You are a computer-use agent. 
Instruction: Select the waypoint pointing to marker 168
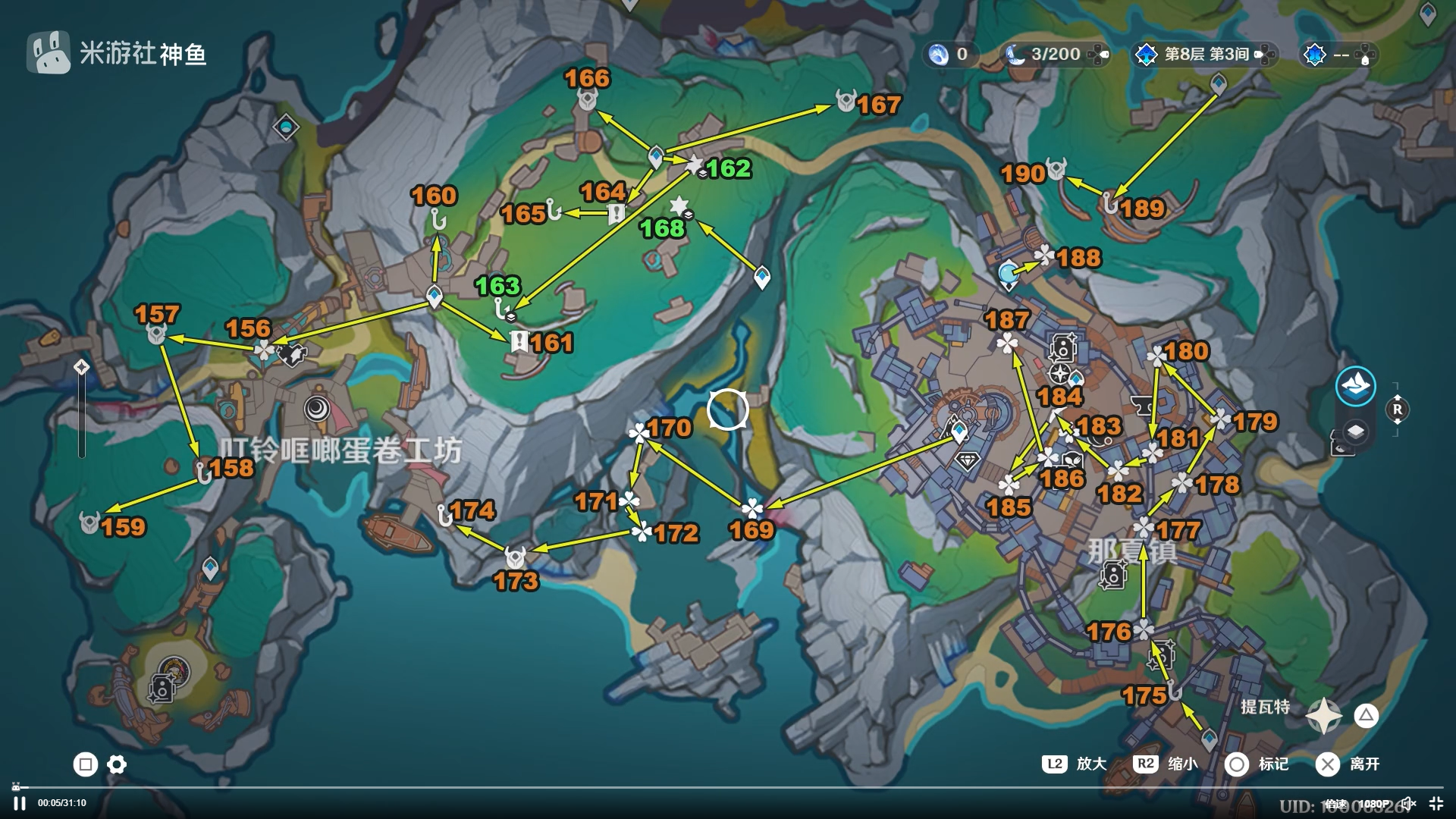(x=762, y=277)
